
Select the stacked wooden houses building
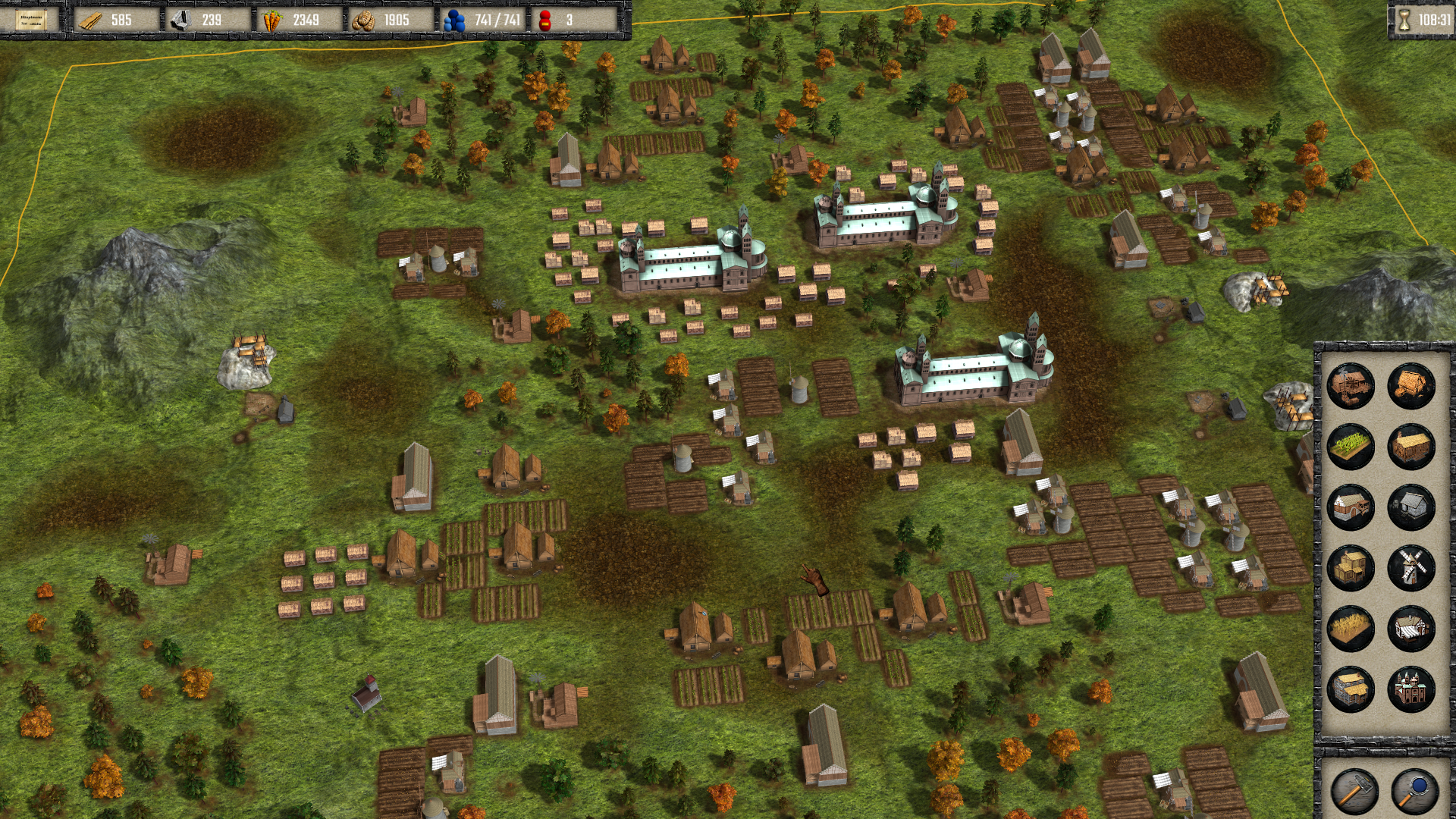[1351, 568]
